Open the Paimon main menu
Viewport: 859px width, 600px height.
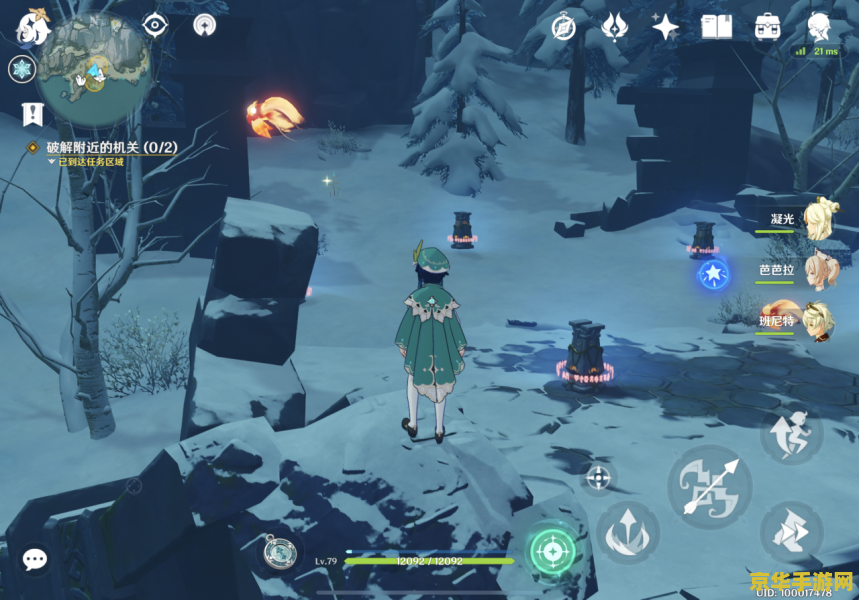(32, 28)
